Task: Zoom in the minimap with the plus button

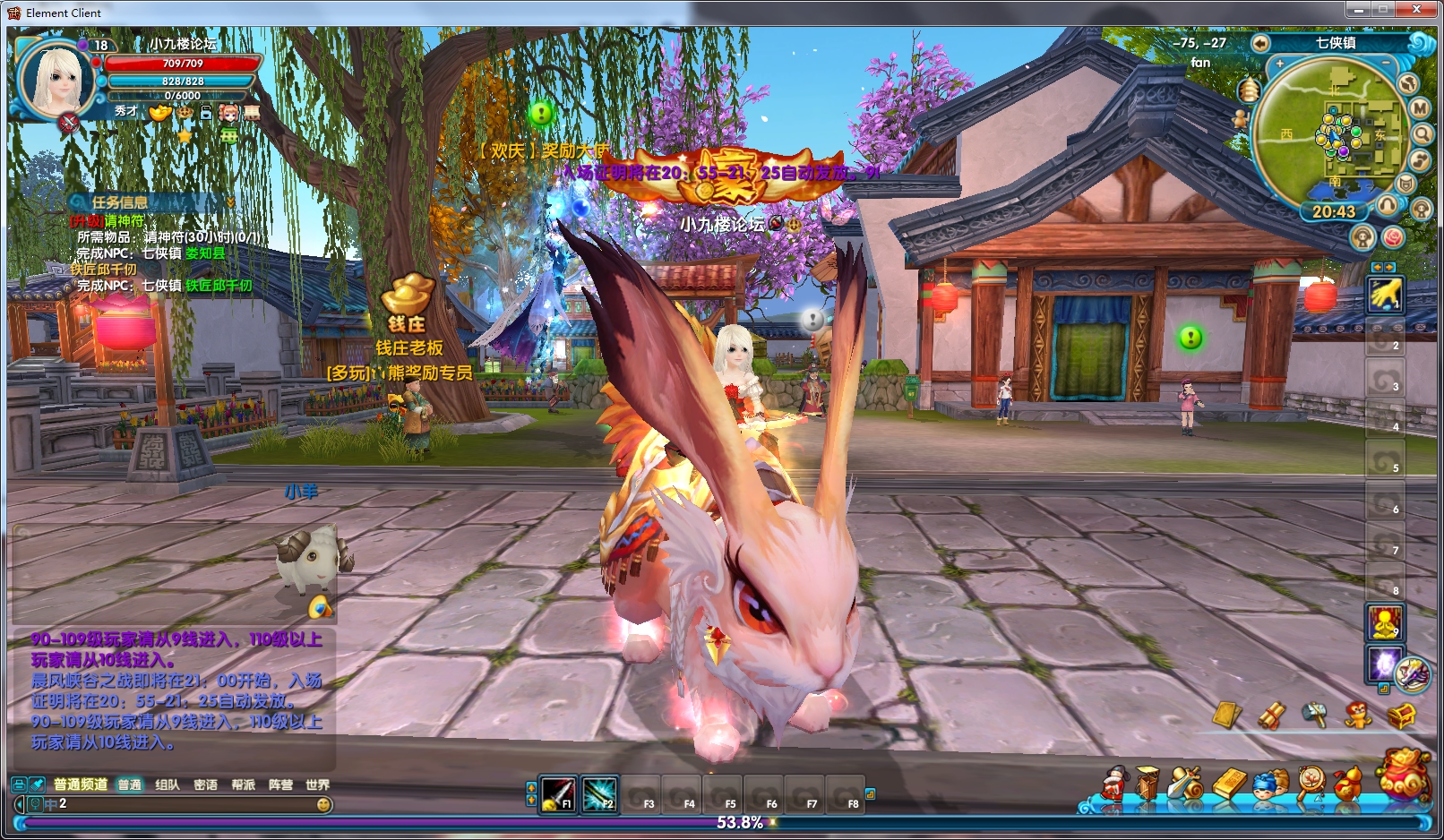Action: [1280, 64]
